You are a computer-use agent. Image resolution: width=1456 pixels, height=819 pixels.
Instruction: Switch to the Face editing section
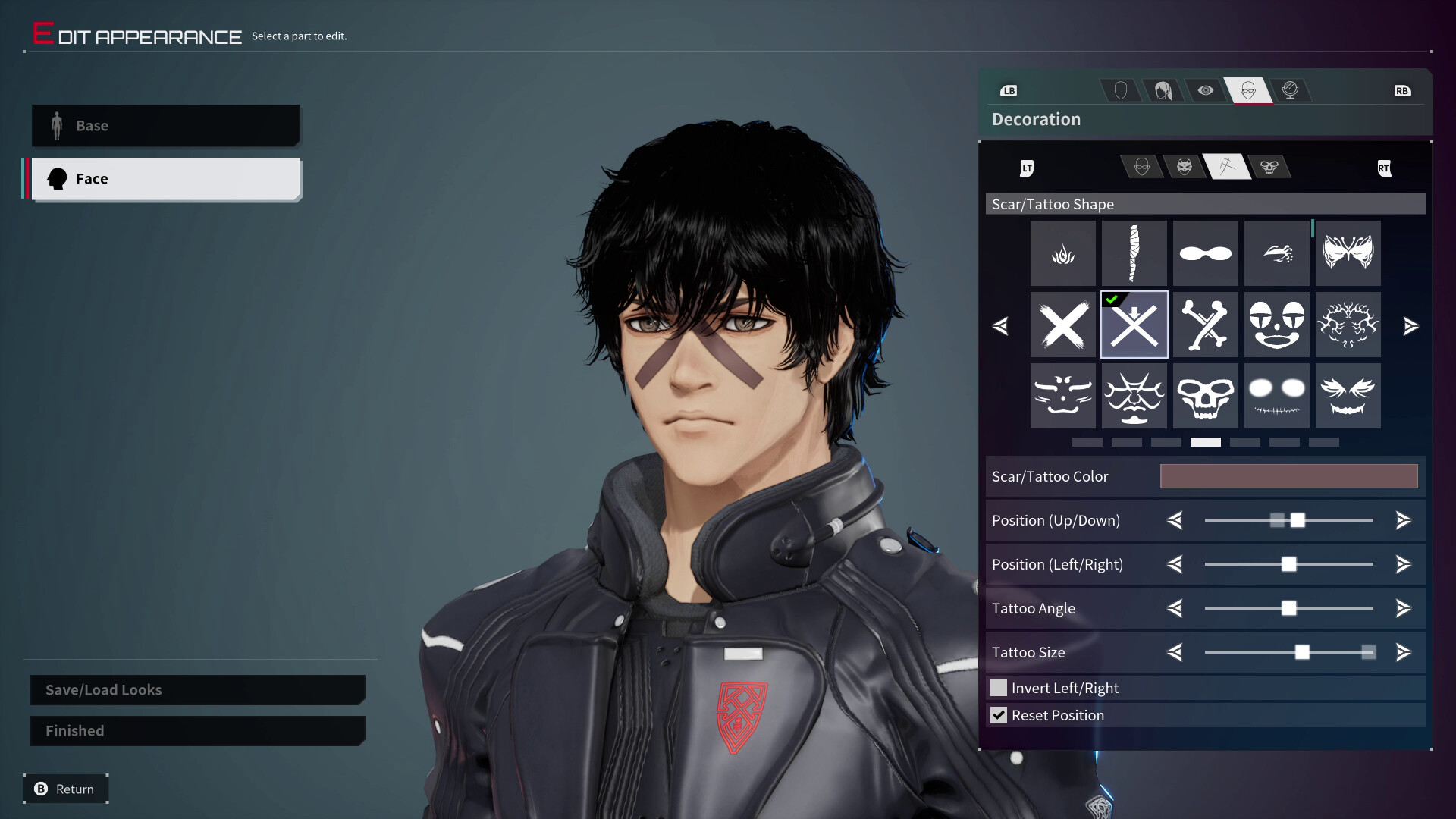tap(165, 178)
